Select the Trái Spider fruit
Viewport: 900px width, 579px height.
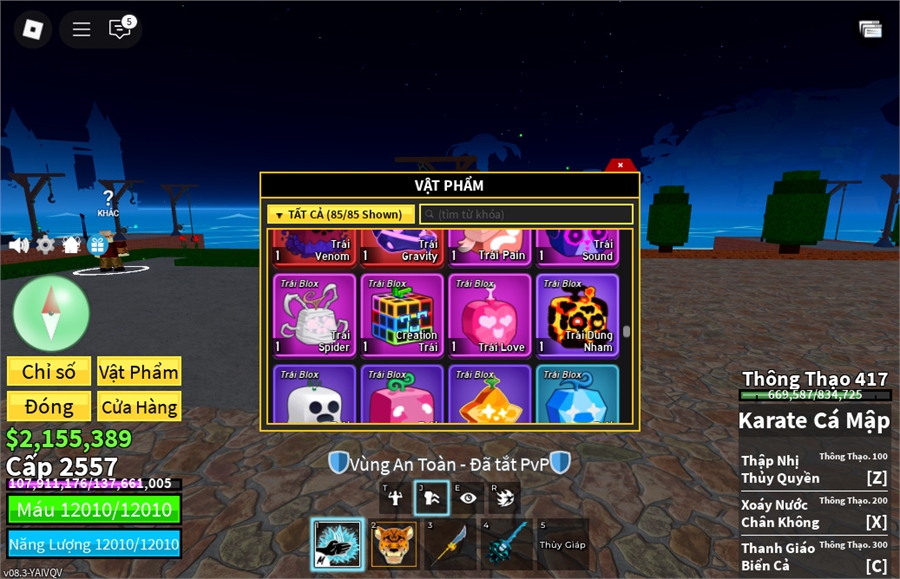tap(314, 315)
